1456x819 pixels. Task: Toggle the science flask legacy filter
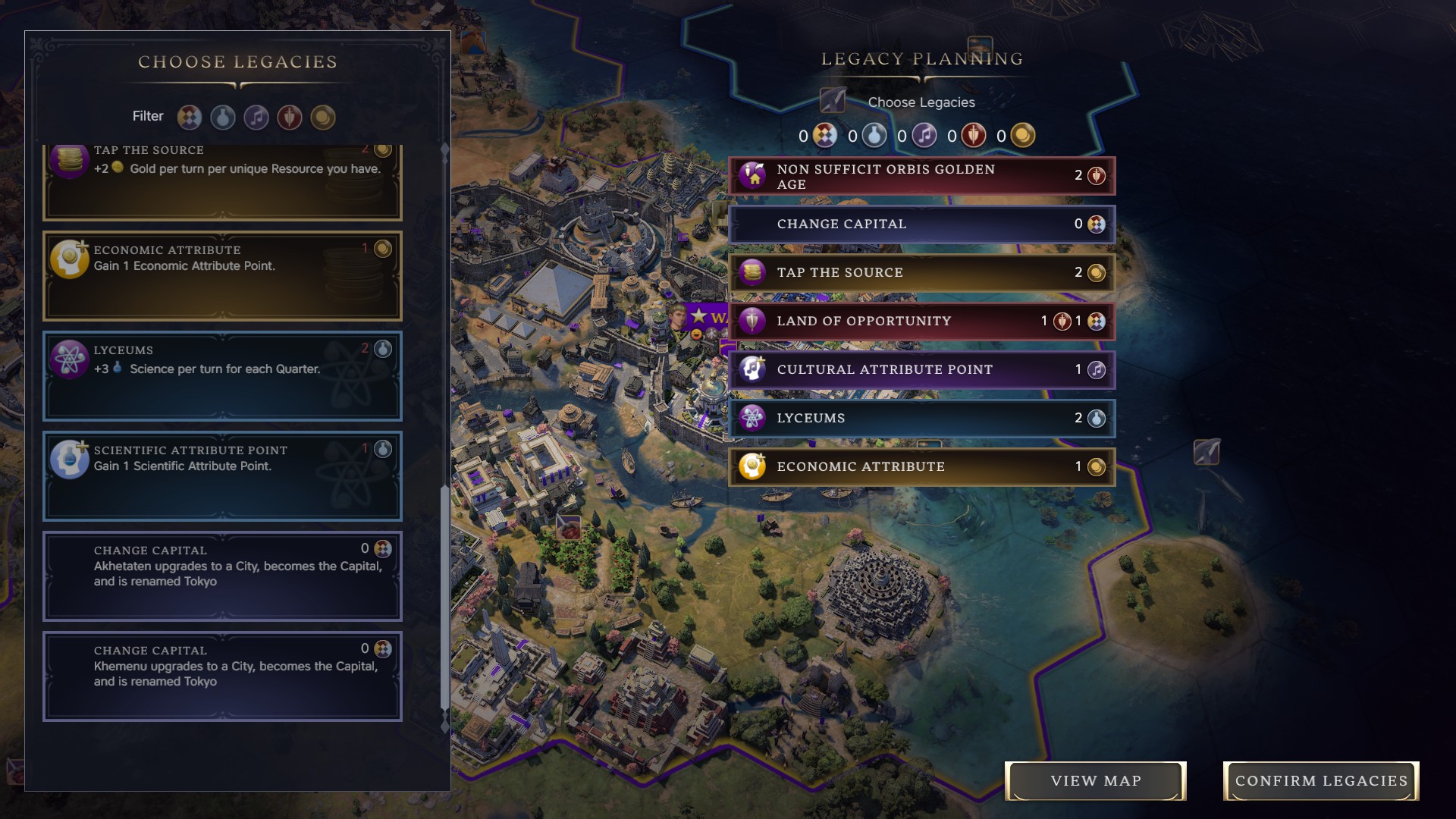click(222, 118)
